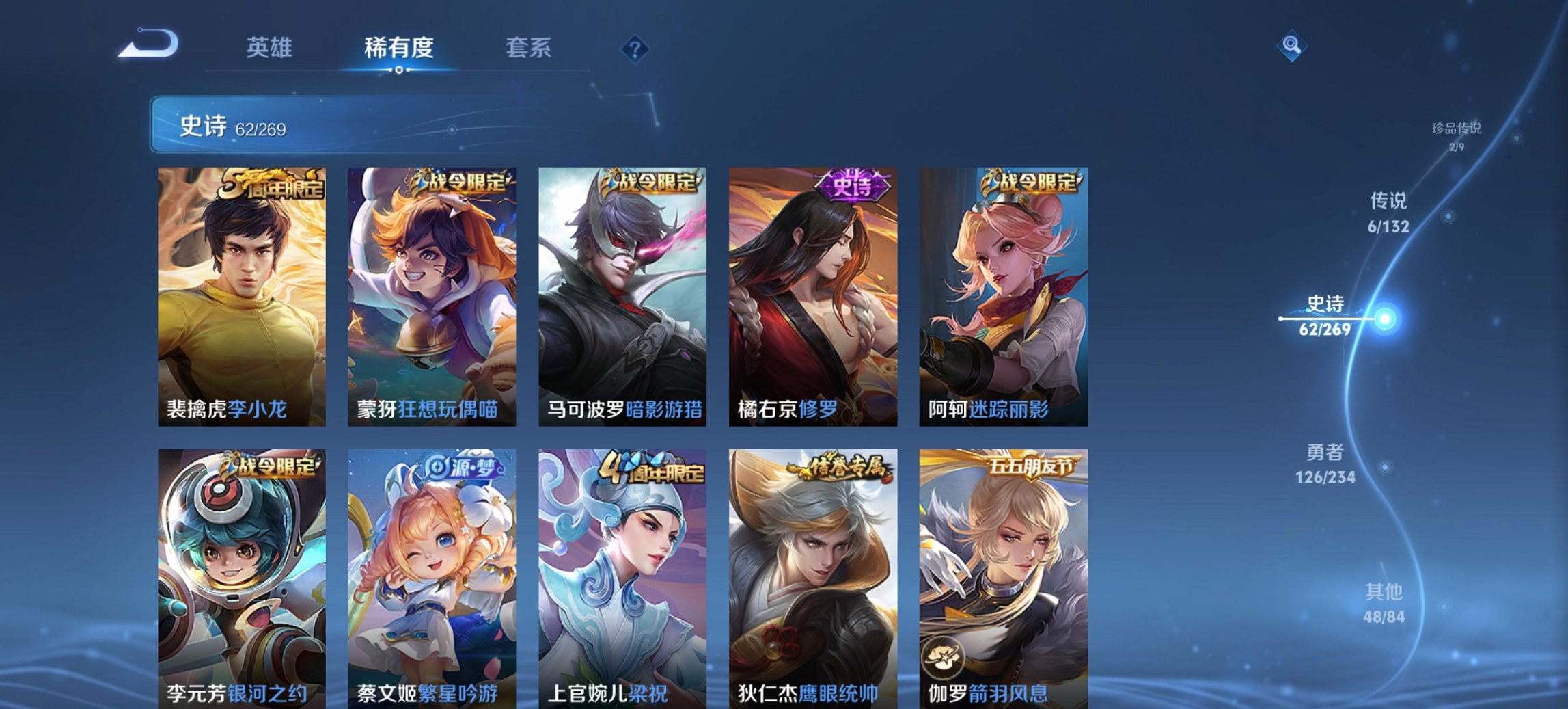The width and height of the screenshot is (1568, 709).
Task: Click the back arrow in the top left
Action: click(x=149, y=43)
